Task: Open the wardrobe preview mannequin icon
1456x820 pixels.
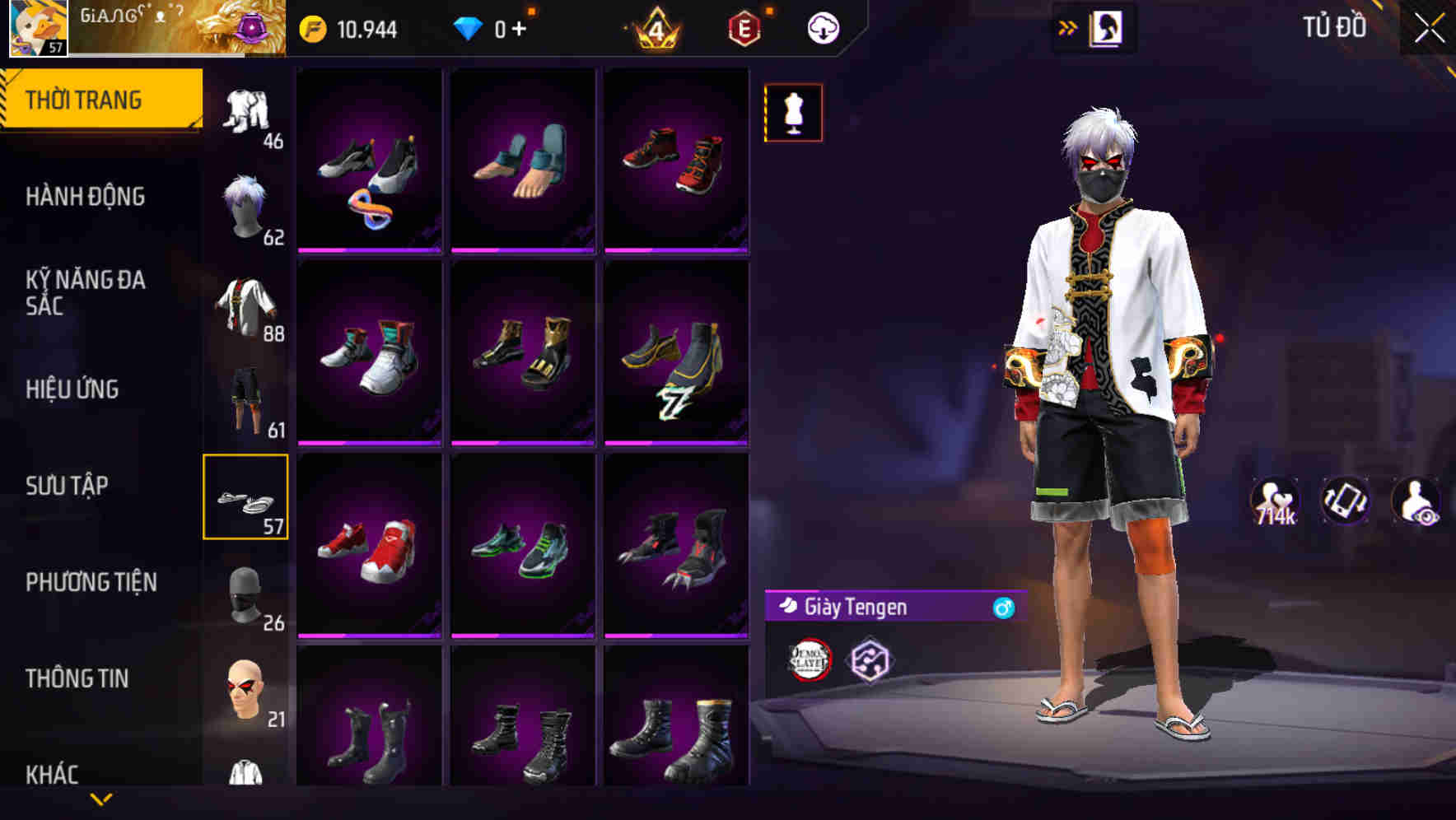Action: [793, 112]
